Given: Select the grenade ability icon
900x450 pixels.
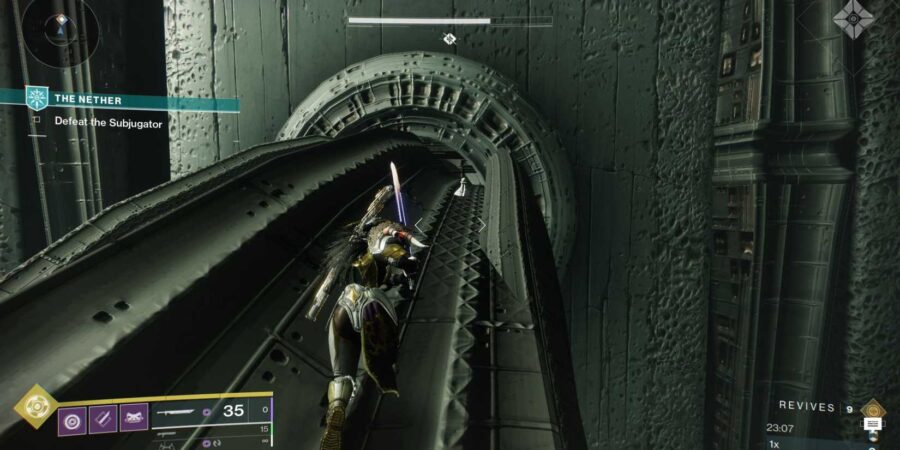Looking at the screenshot, I should coord(72,417).
